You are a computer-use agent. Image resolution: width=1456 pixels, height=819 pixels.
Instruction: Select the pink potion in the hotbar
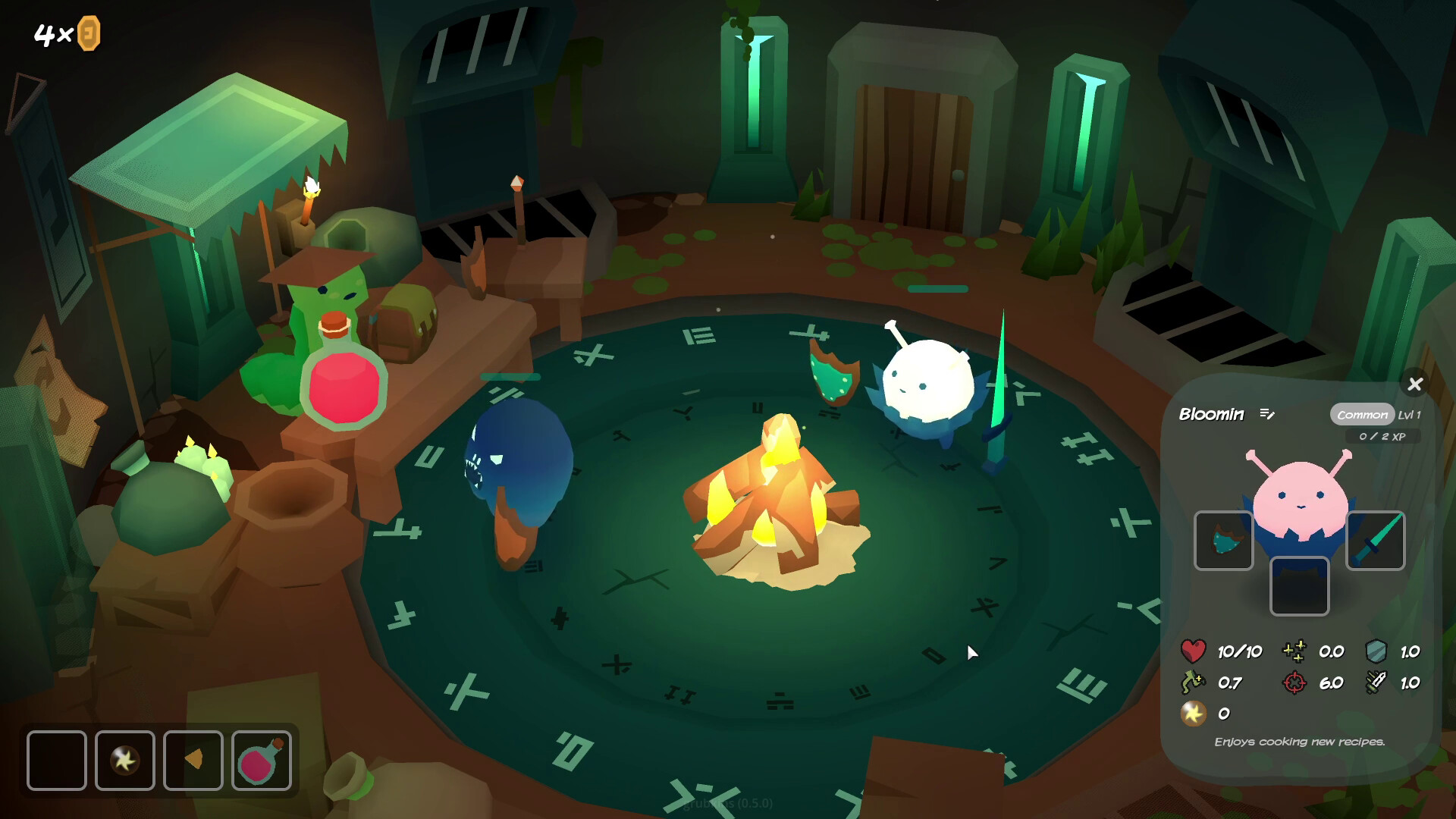coord(262,761)
